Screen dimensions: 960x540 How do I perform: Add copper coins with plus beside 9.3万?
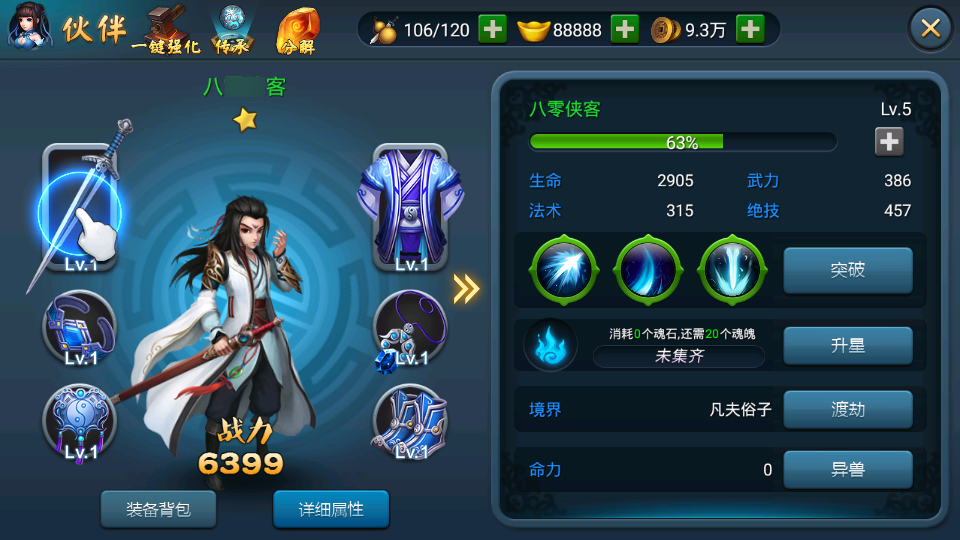[x=750, y=29]
